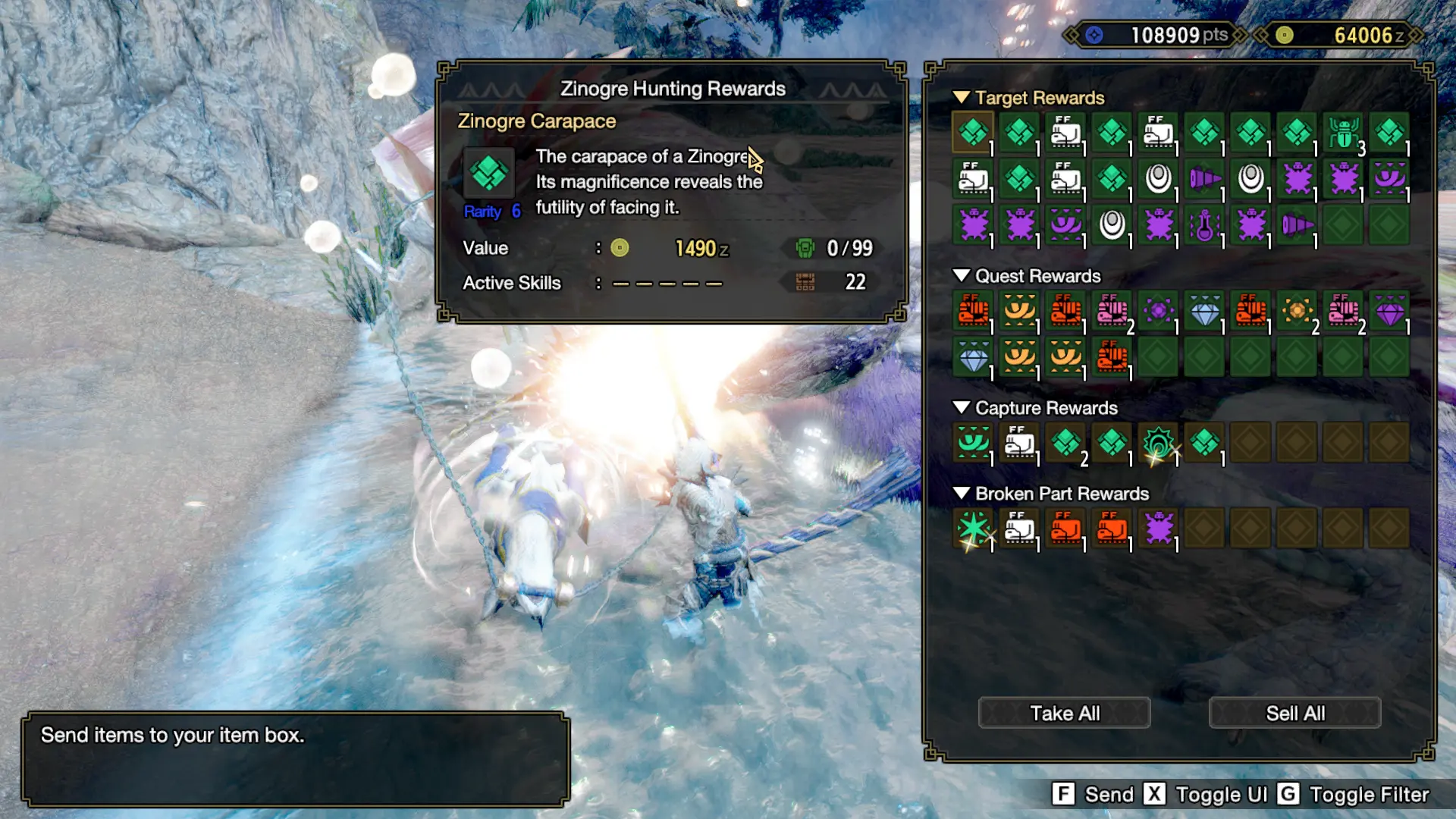This screenshot has width=1456, height=819.
Task: Collapse the Target Rewards section
Action: [963, 98]
